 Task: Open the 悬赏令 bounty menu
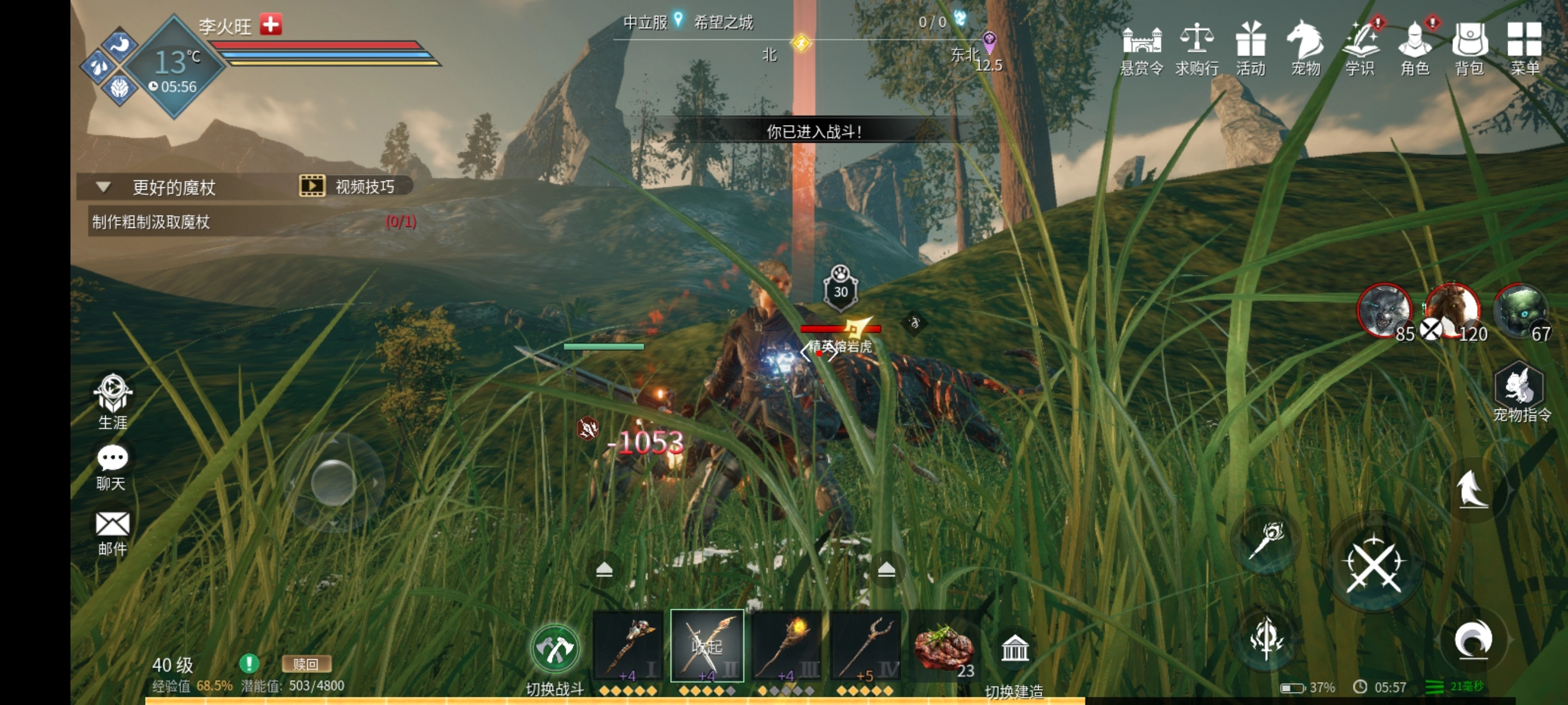coord(1141,49)
